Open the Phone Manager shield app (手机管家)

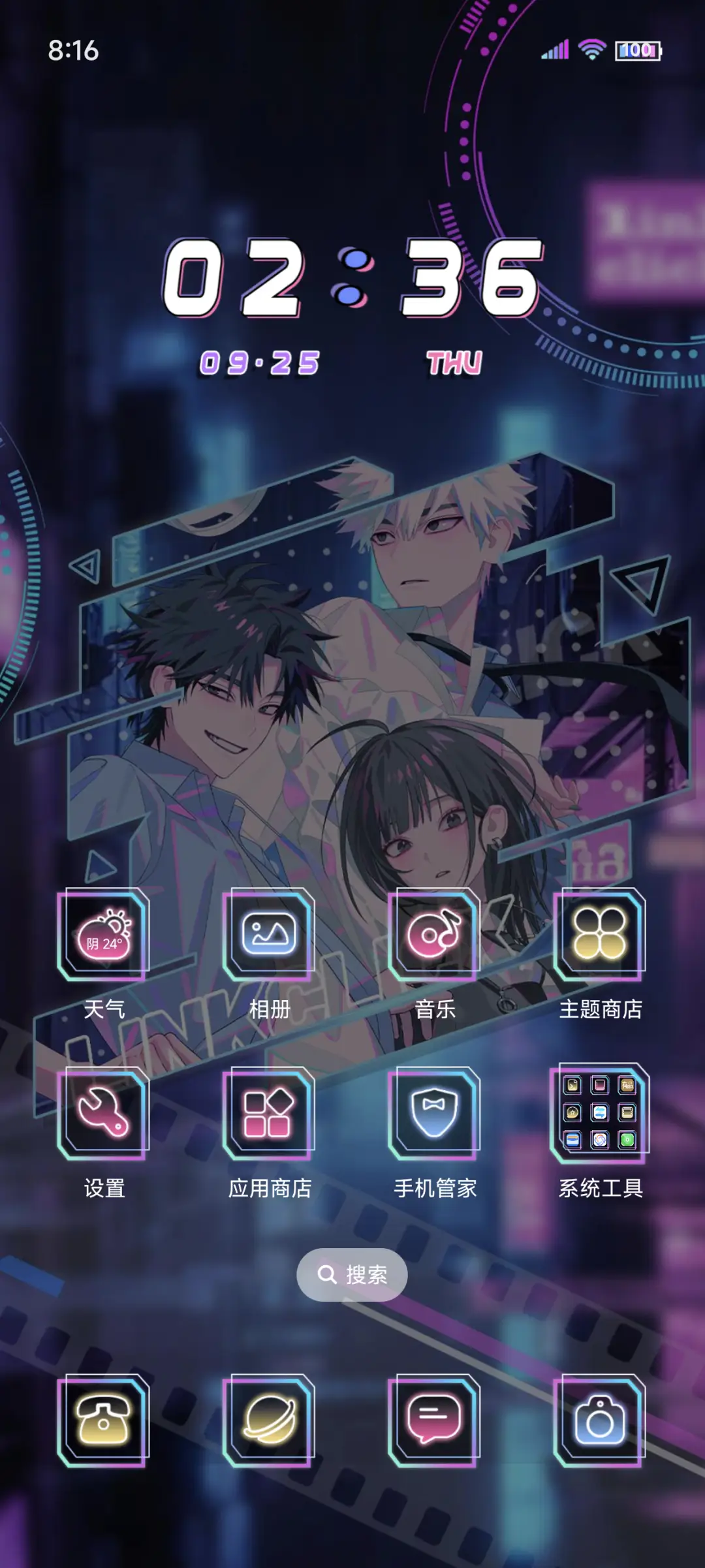[435, 1114]
